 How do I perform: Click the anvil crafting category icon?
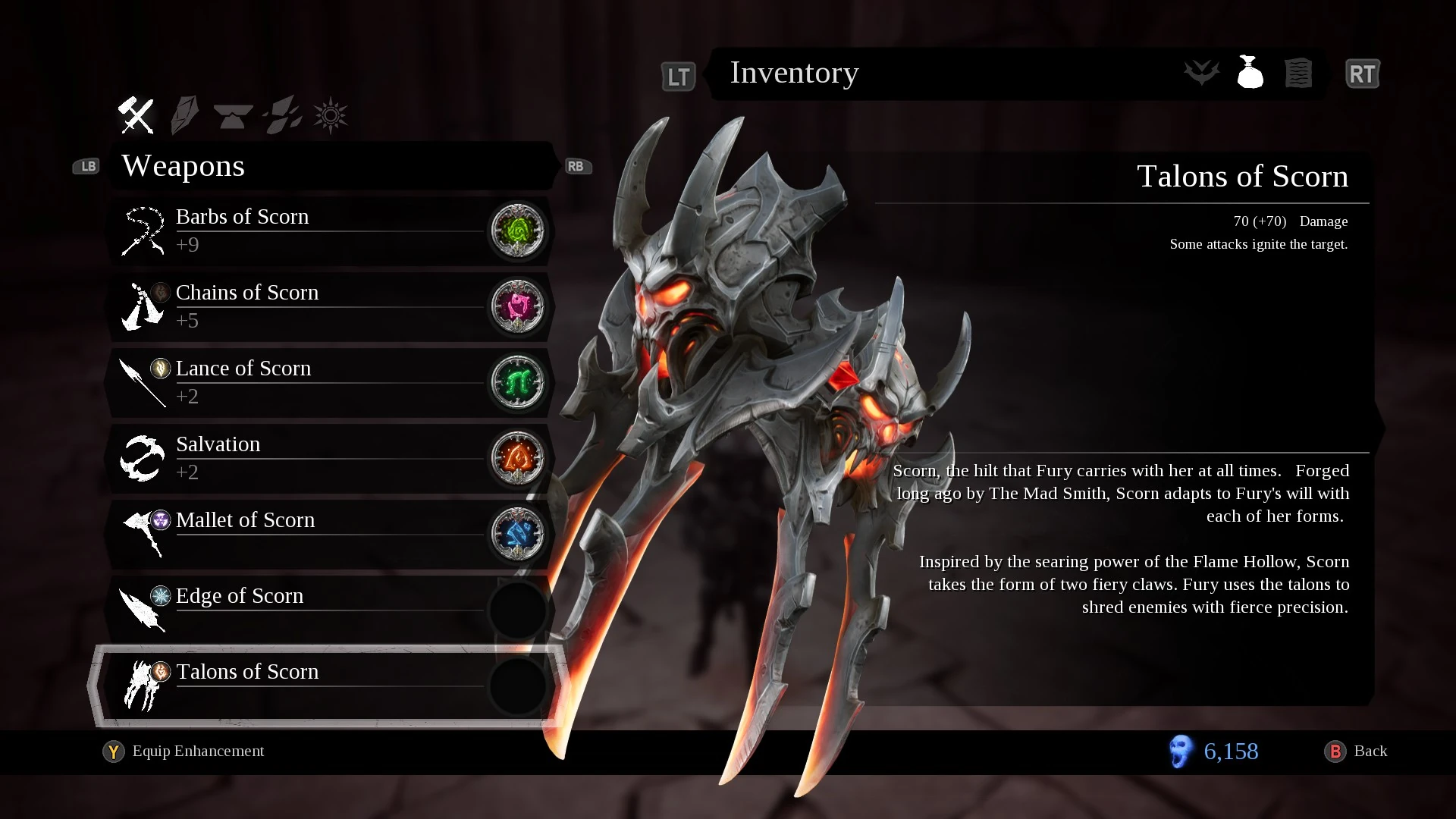coord(233,115)
